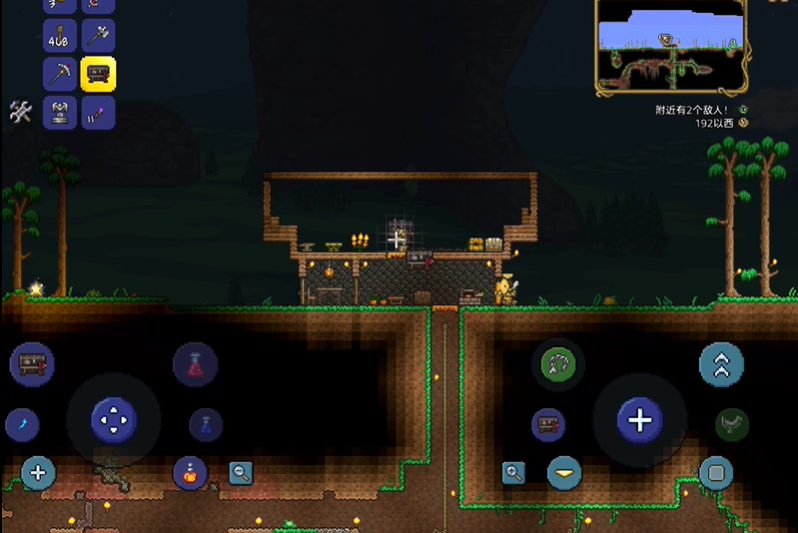Open the crafting hammer and wrench menu
The width and height of the screenshot is (798, 533).
click(x=21, y=111)
